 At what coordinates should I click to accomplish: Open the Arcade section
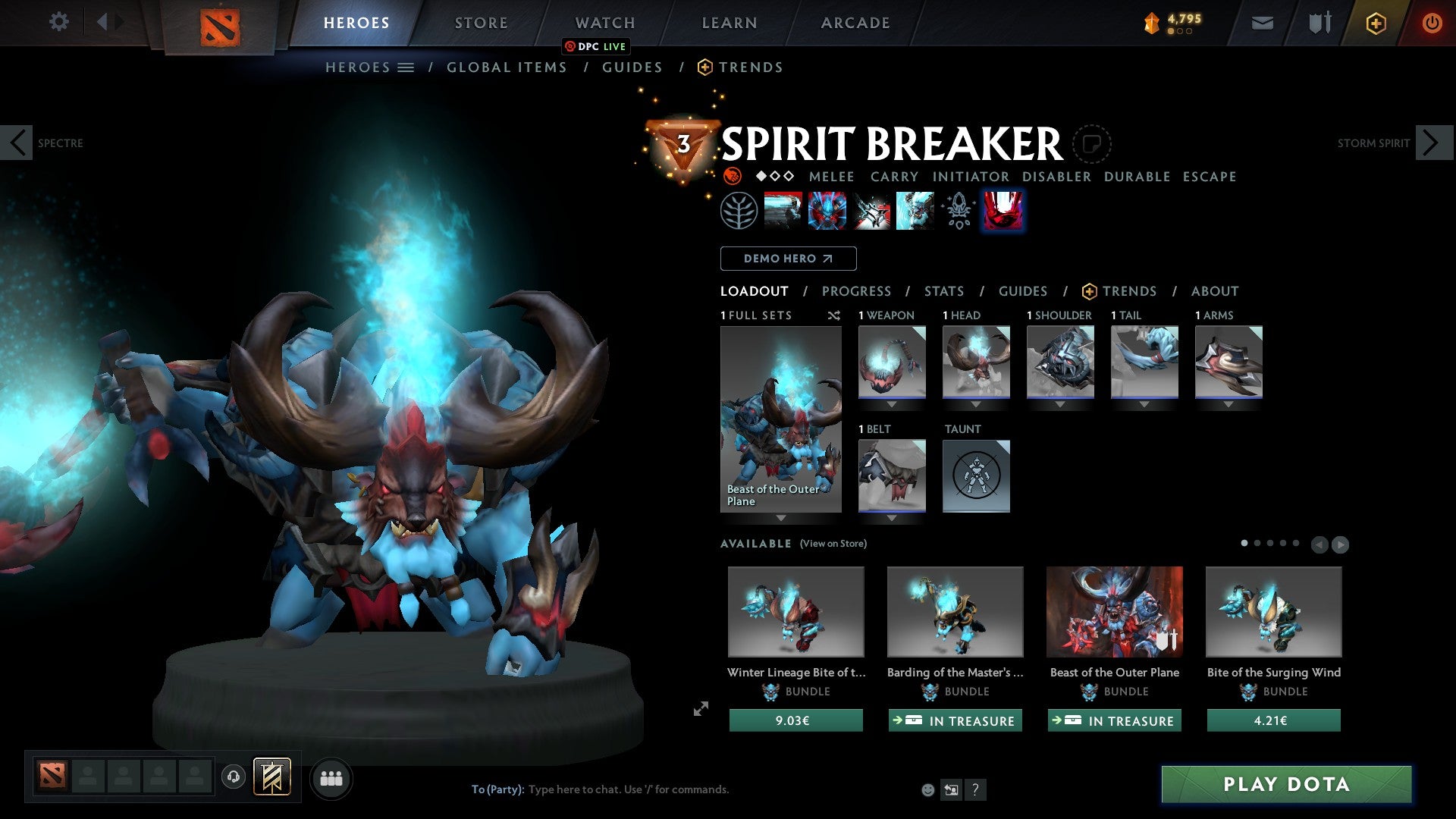[855, 23]
